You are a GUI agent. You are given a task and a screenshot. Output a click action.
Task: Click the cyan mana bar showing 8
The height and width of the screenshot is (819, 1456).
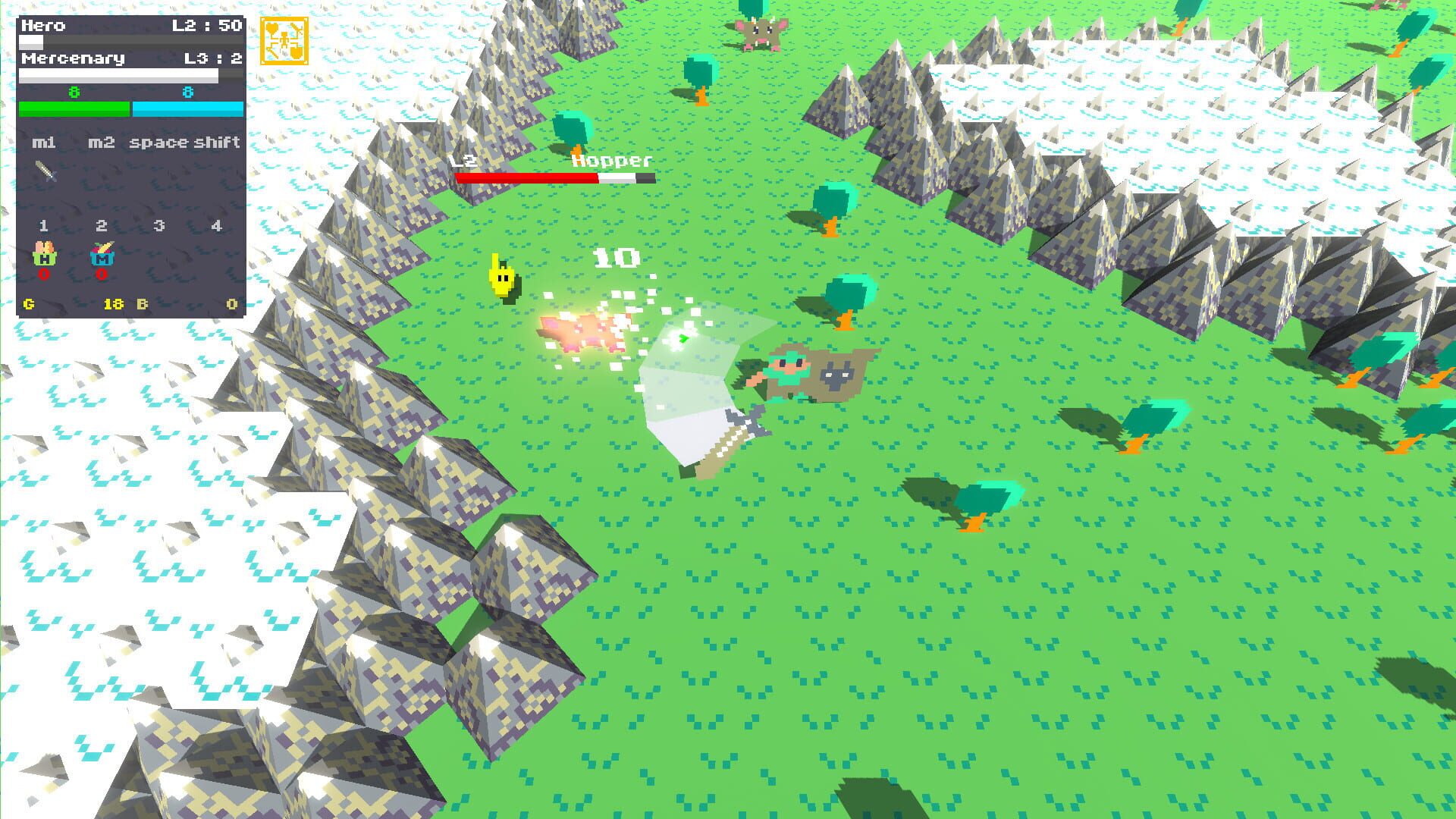click(187, 108)
